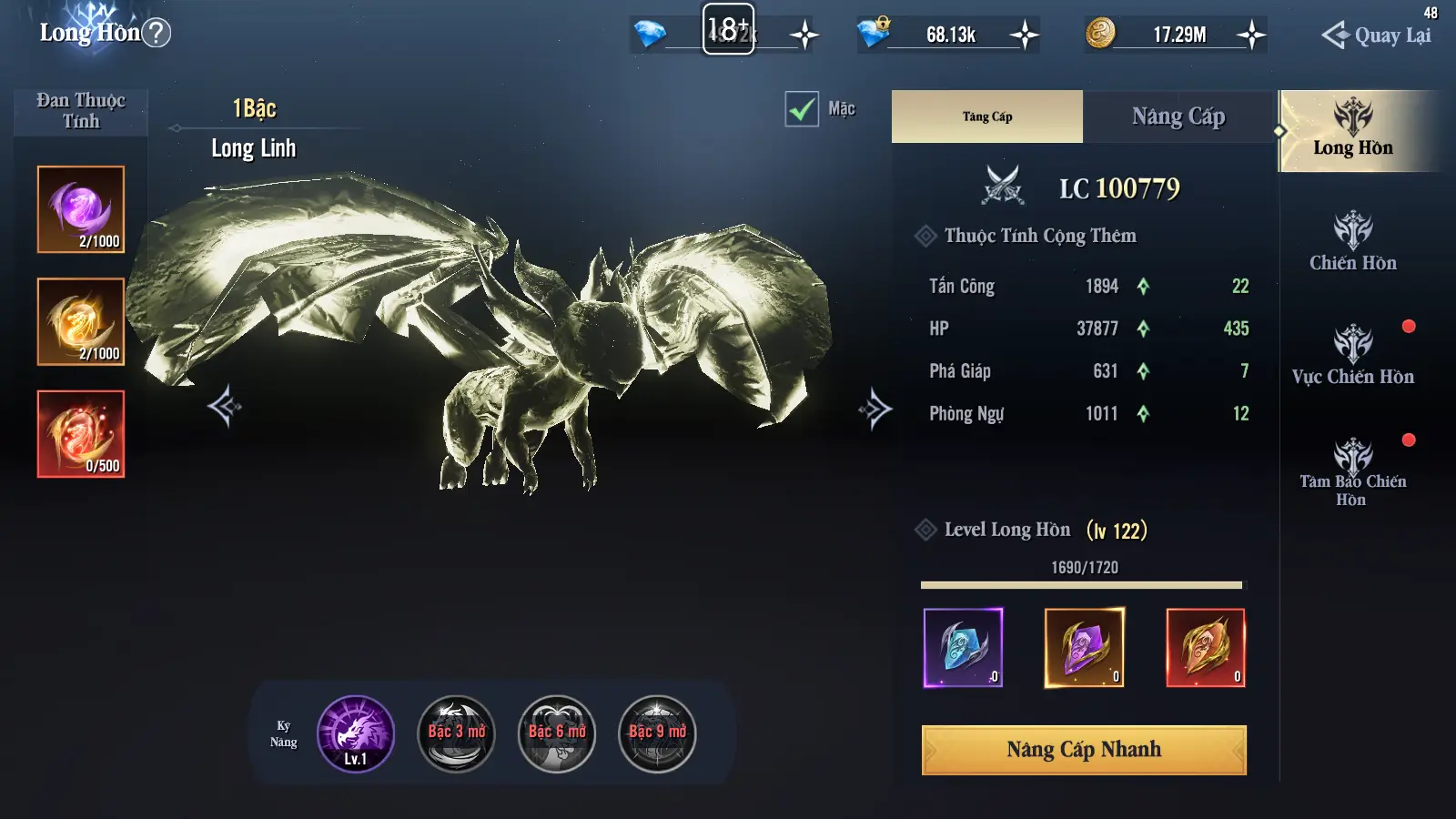Click the Nâng Cấp Nhanh button
1456x819 pixels.
(1084, 750)
